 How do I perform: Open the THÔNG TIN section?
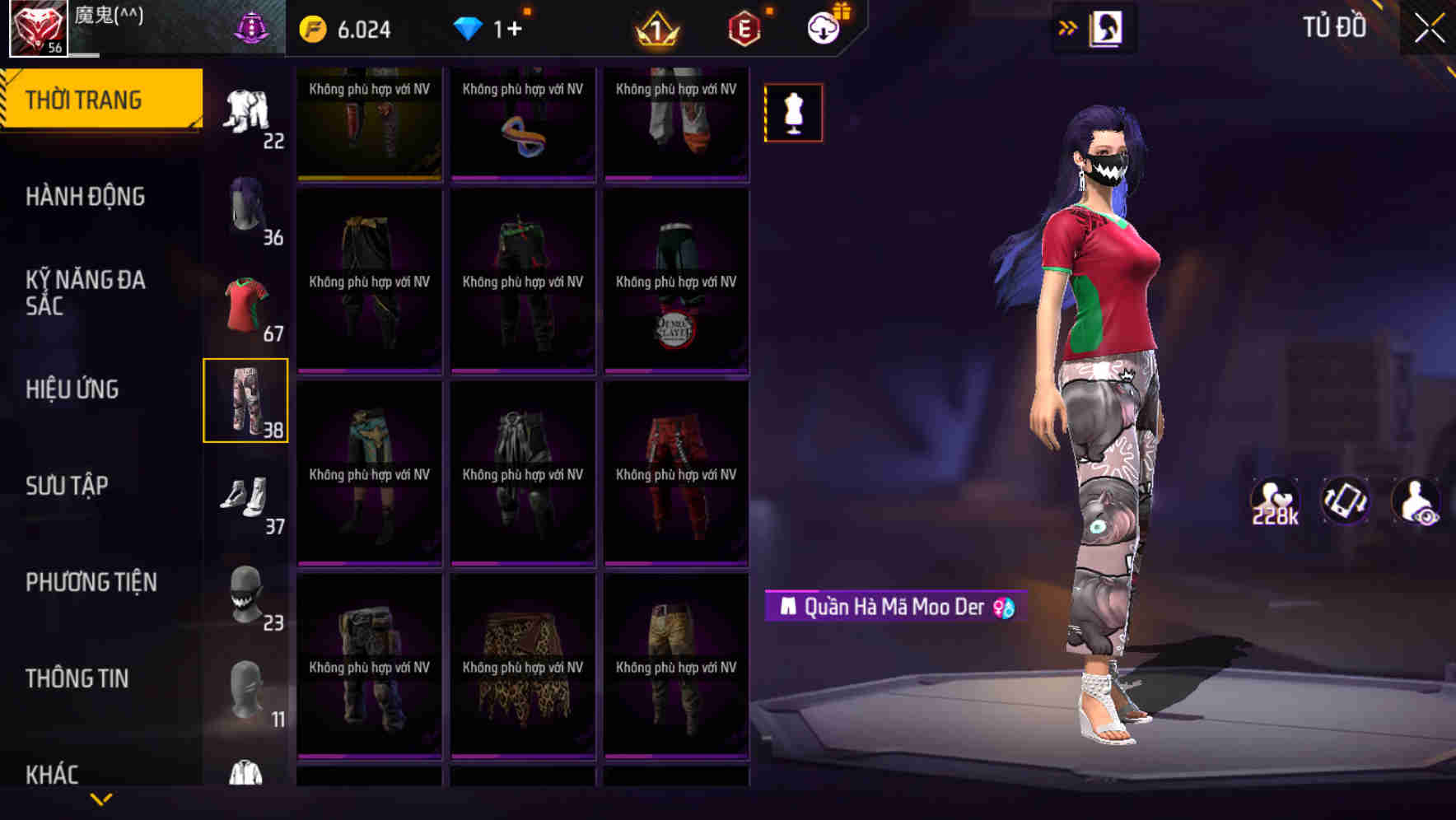coord(78,678)
